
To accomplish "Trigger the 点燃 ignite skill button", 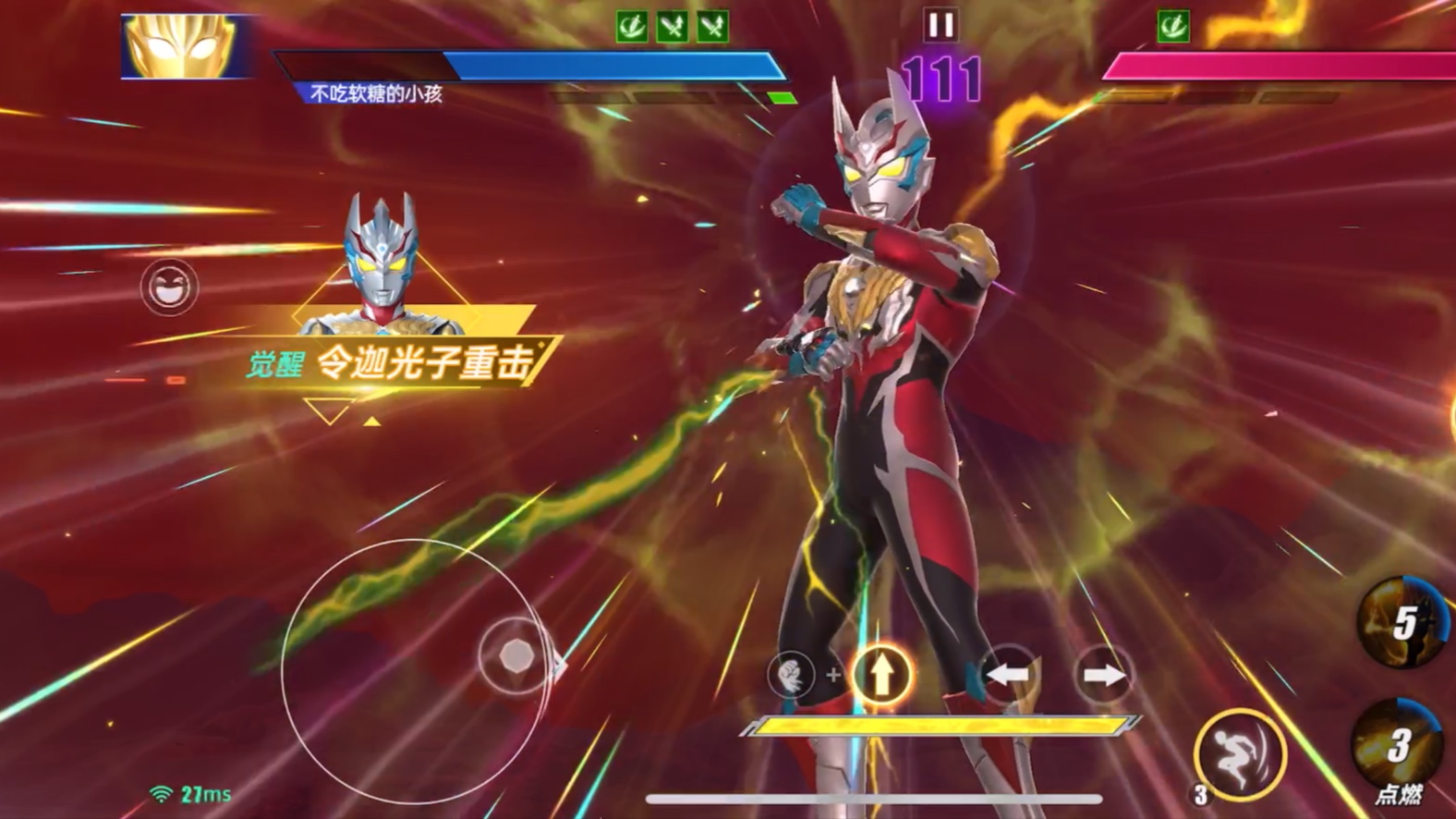I will (x=1397, y=749).
